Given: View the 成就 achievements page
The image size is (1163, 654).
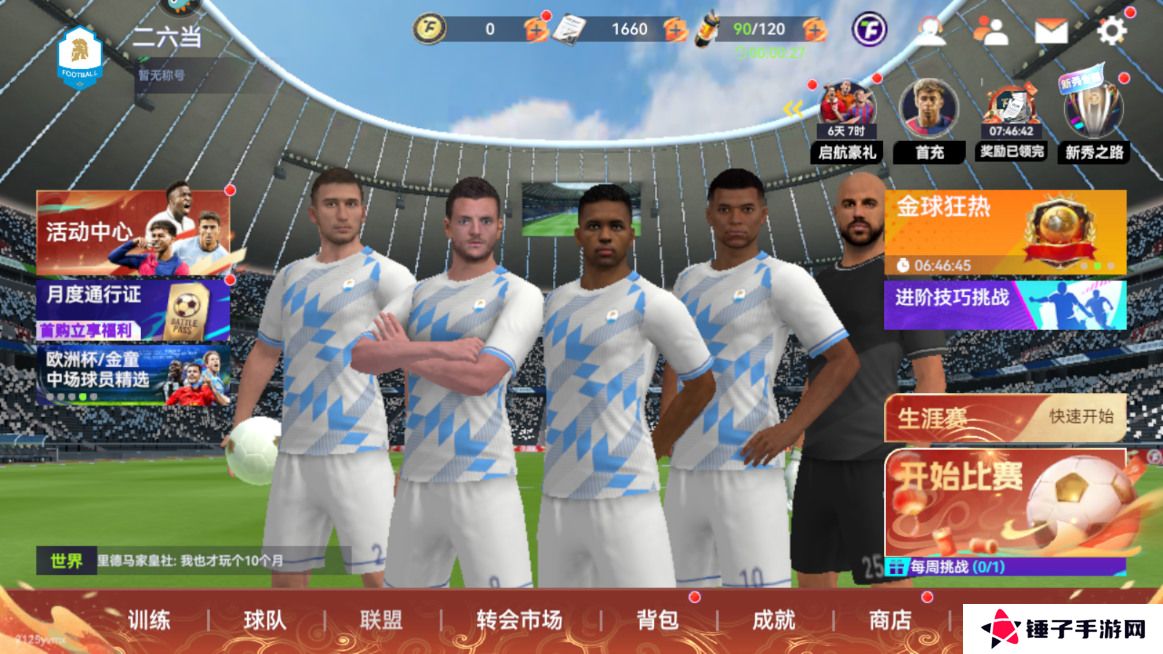Looking at the screenshot, I should point(773,620).
